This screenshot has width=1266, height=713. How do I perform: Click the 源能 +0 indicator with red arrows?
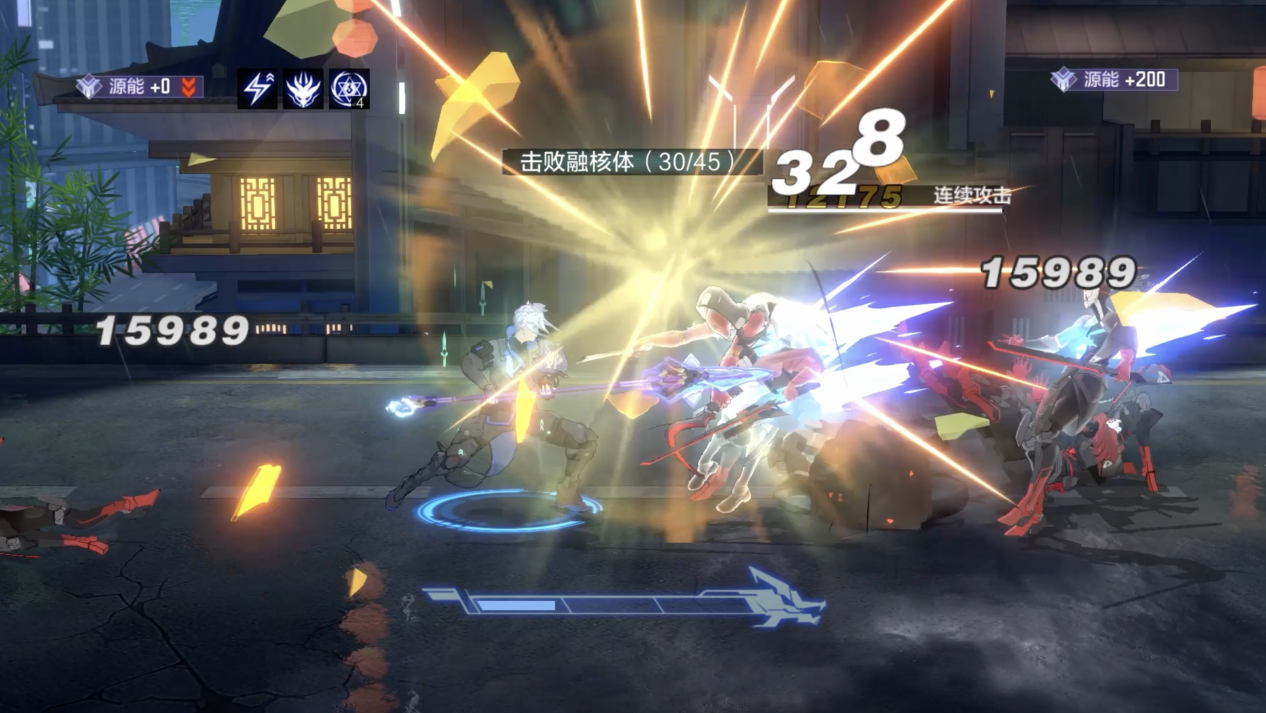point(140,87)
